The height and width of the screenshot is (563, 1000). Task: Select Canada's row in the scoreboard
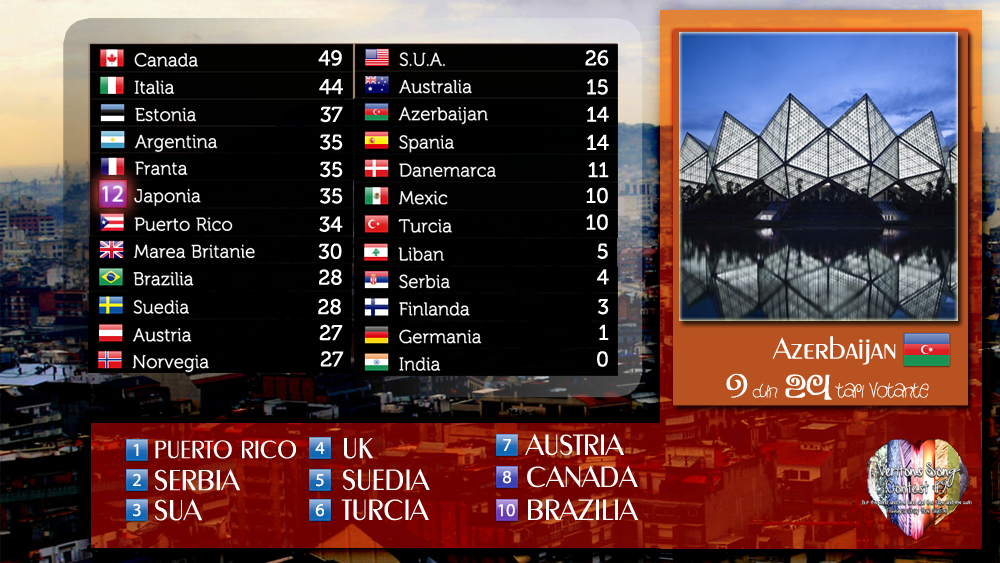click(220, 59)
